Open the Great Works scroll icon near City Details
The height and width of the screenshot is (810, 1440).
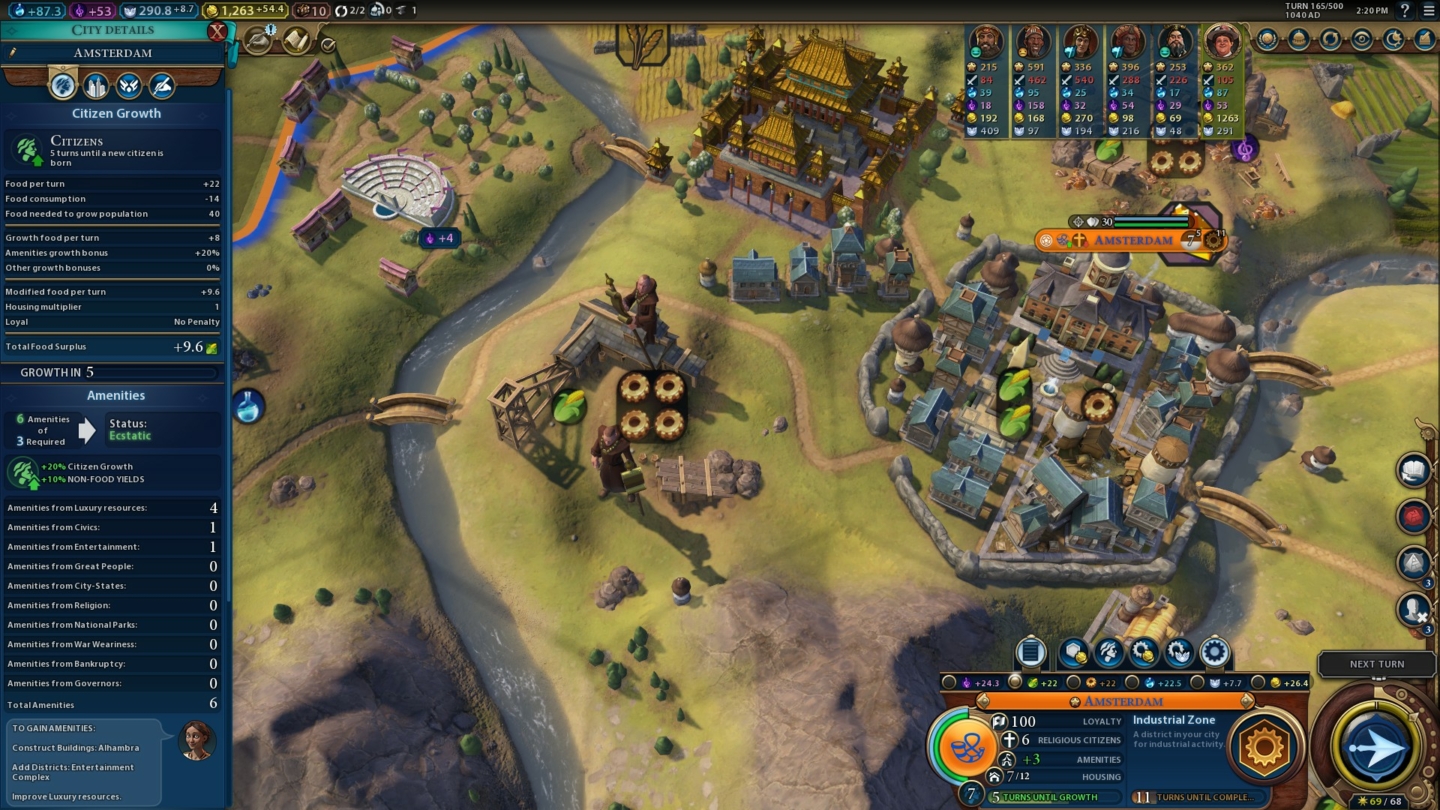pos(296,40)
